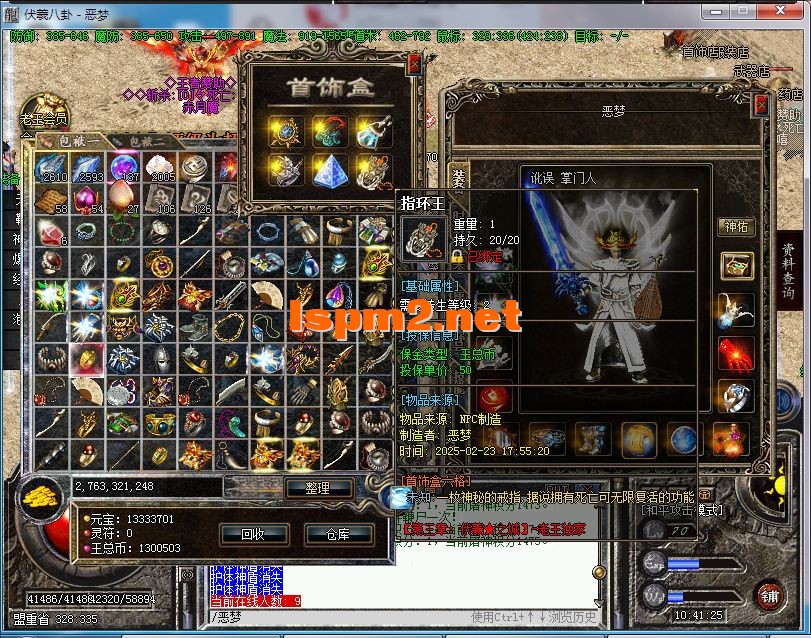Select the blue orb equipment slot in the bottom row
811x638 pixels.
[x=684, y=437]
